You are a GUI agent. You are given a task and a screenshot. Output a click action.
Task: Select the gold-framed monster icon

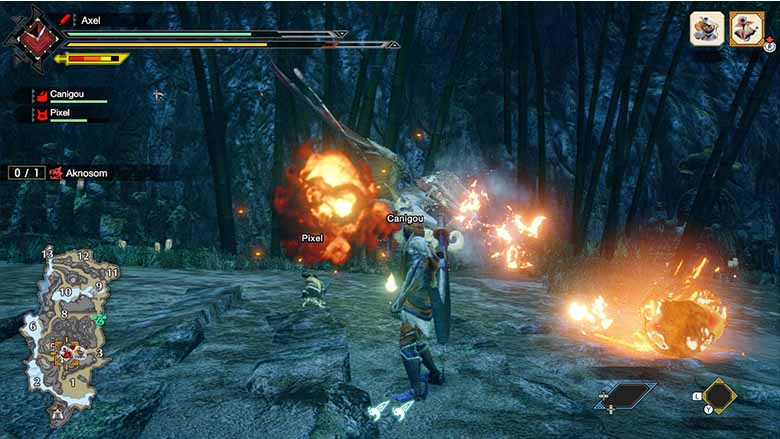[745, 28]
